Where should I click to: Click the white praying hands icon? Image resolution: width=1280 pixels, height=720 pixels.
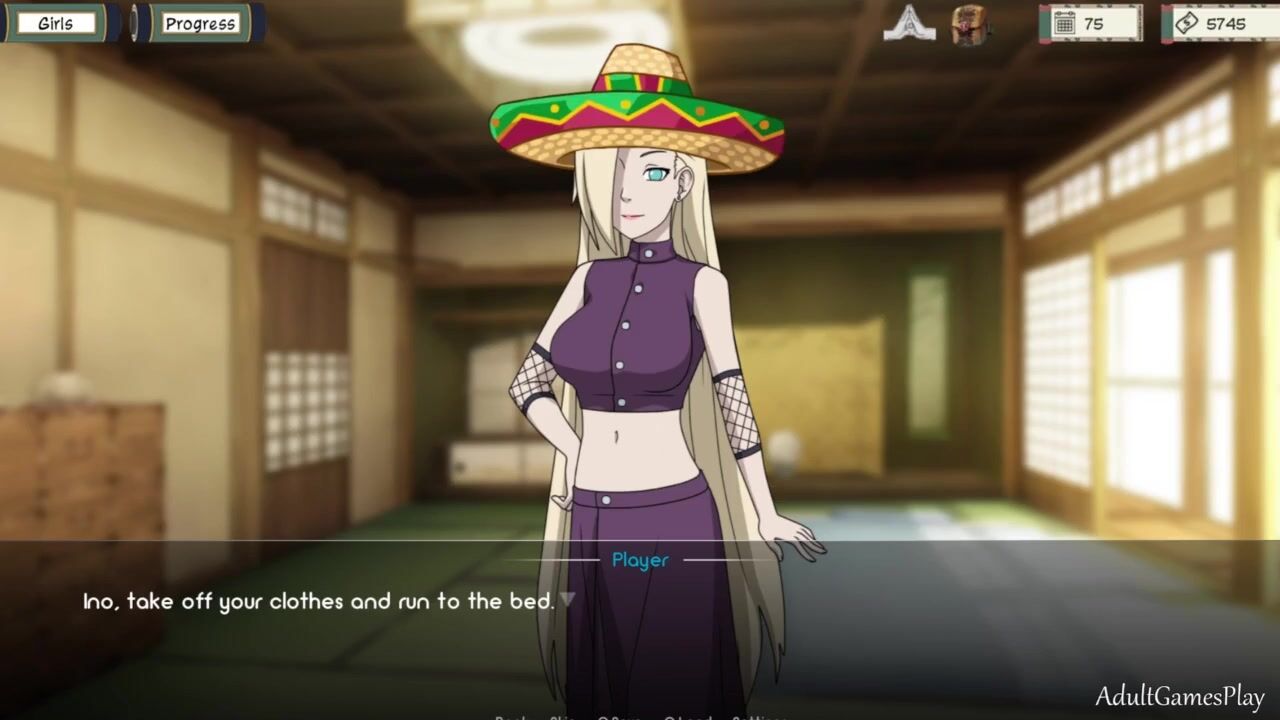click(x=909, y=23)
